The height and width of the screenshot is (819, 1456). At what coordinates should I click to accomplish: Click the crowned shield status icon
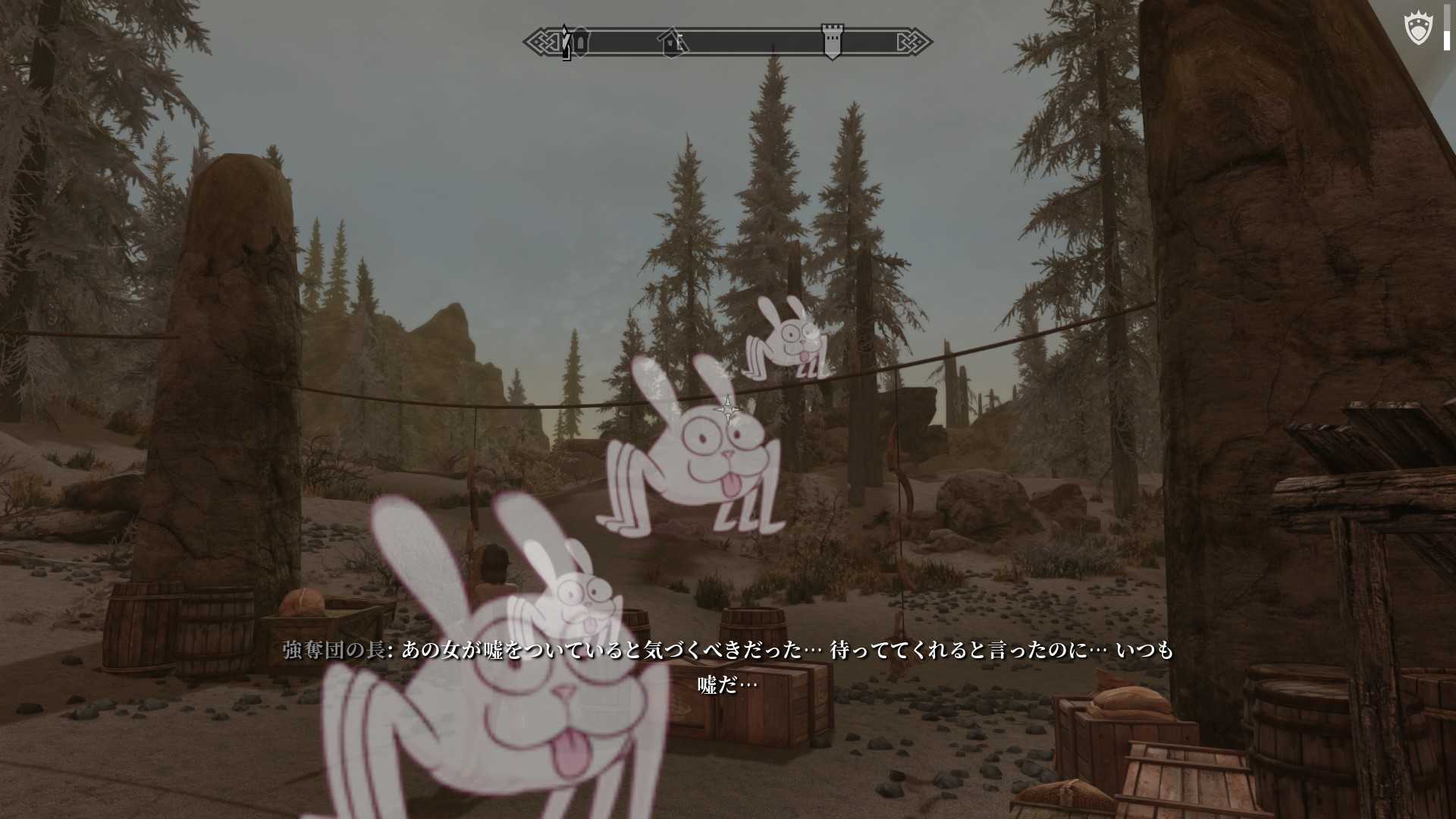point(1417,30)
